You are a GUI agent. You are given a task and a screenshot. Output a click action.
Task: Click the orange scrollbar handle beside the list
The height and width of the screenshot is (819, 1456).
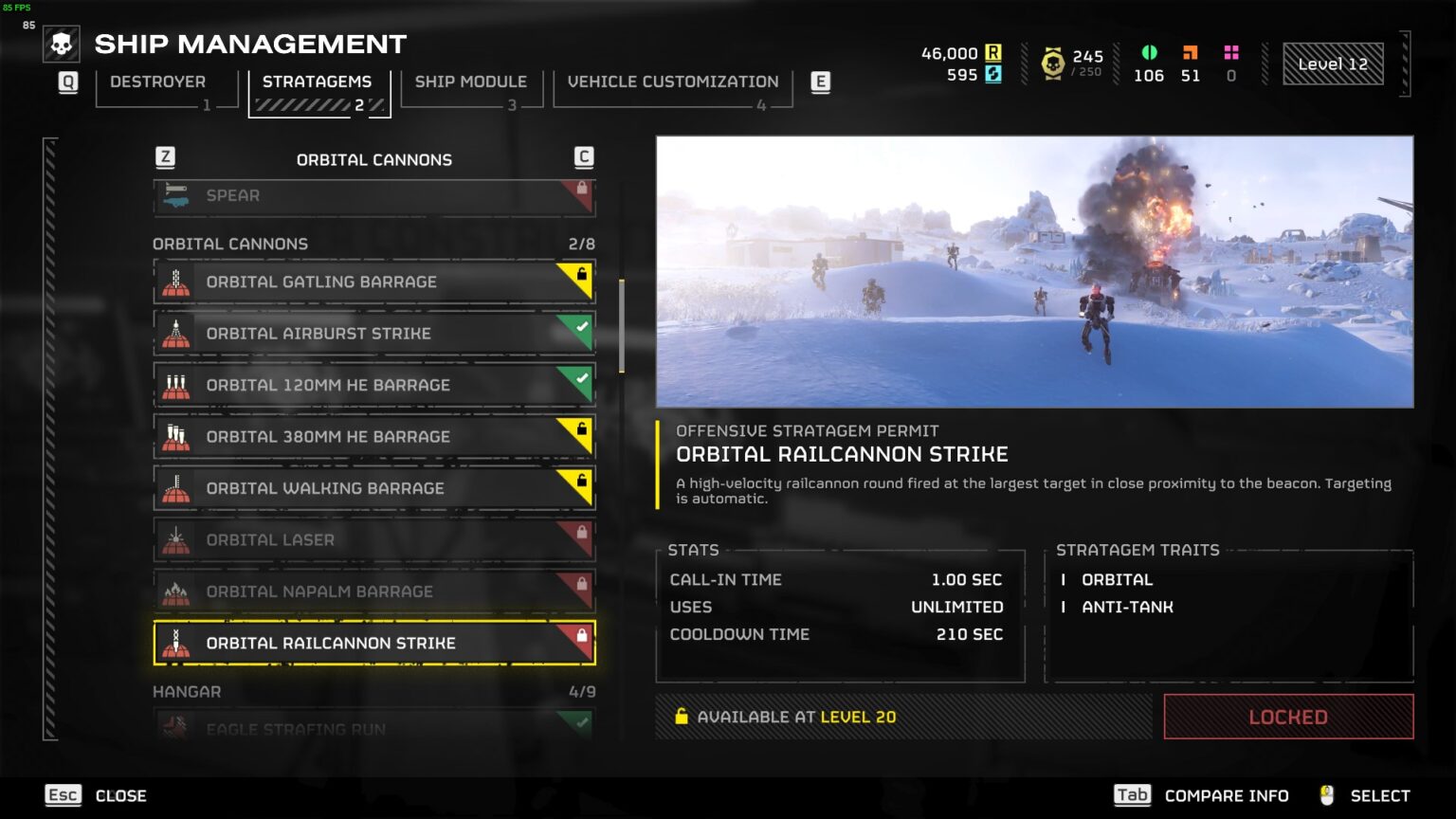[622, 322]
